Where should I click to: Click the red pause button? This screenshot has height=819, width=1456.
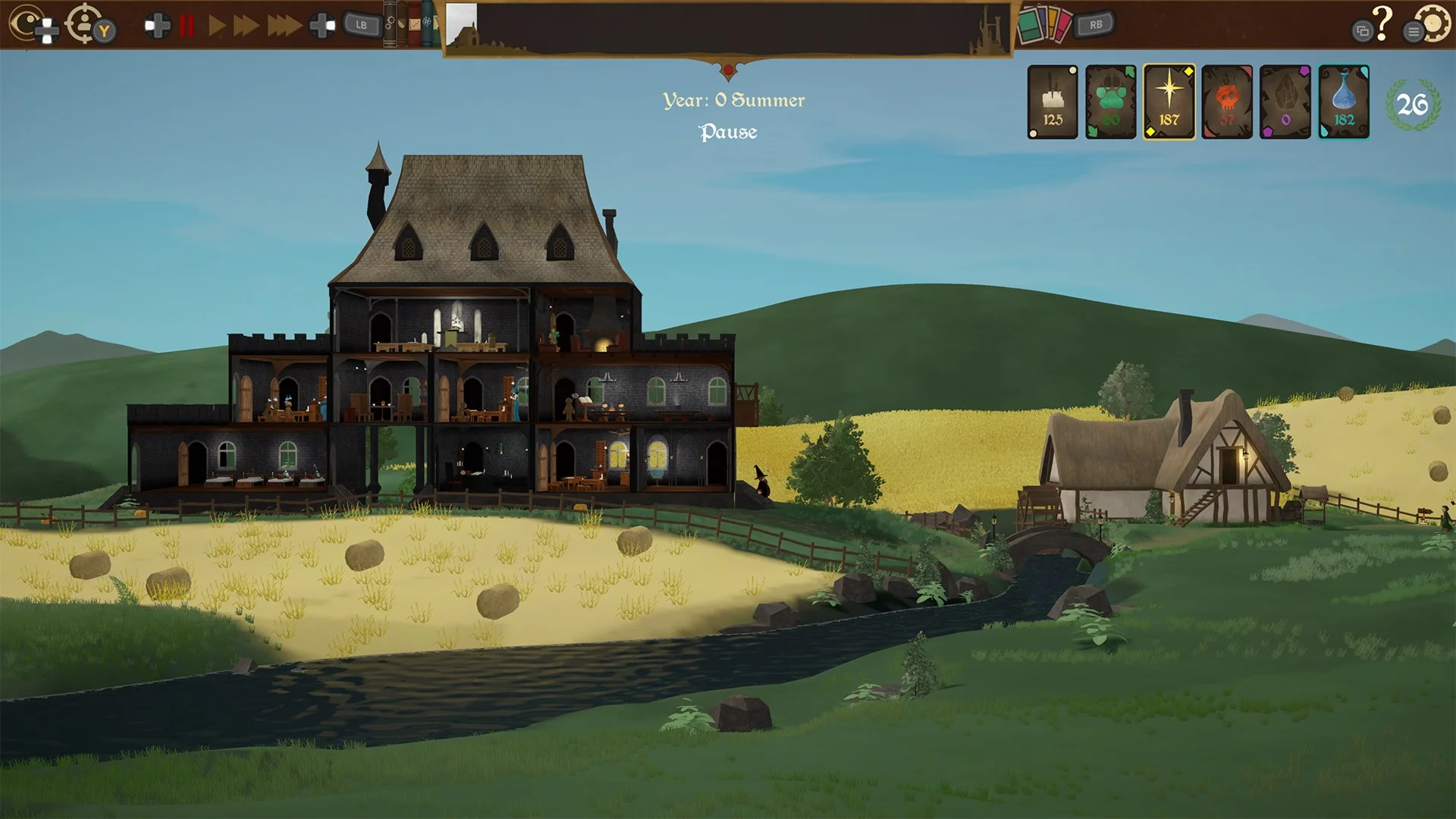[x=187, y=26]
